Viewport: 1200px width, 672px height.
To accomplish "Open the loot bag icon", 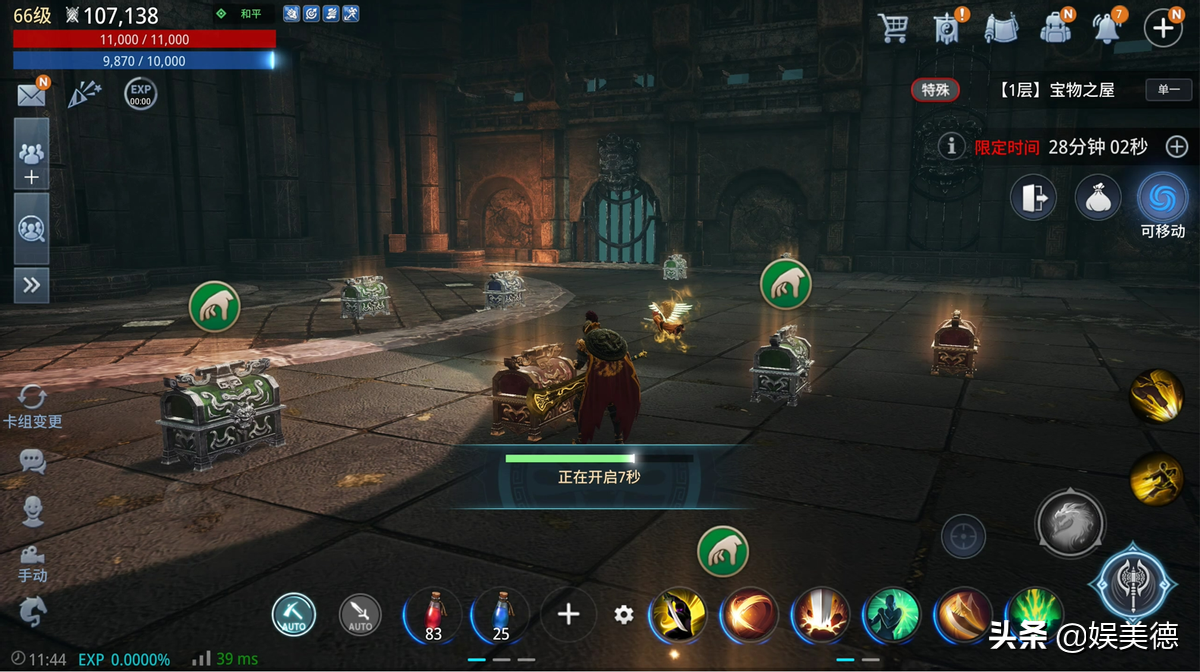I will pyautogui.click(x=1097, y=197).
